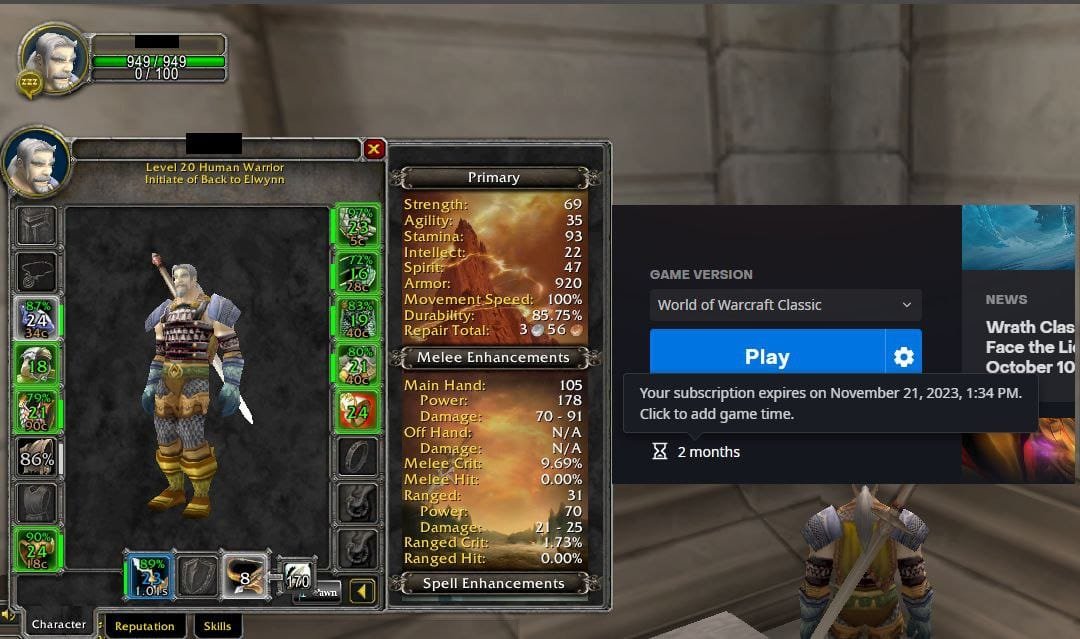This screenshot has height=639, width=1080.
Task: Open the Game Version dropdown
Action: coord(785,305)
